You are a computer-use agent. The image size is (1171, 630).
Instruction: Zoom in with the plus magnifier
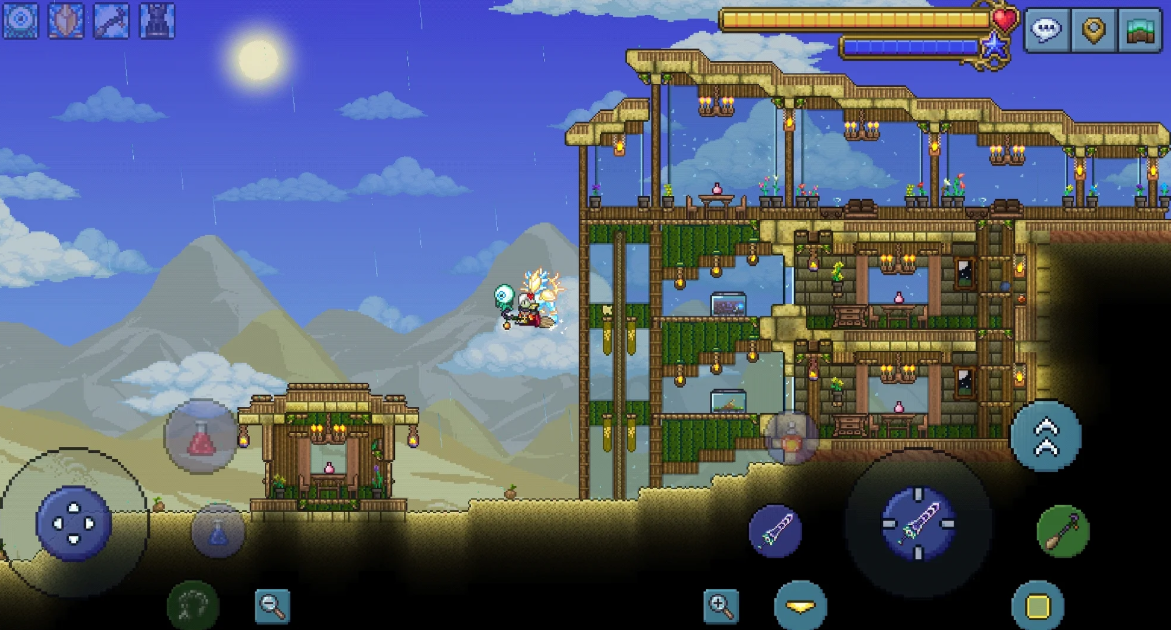tap(721, 605)
